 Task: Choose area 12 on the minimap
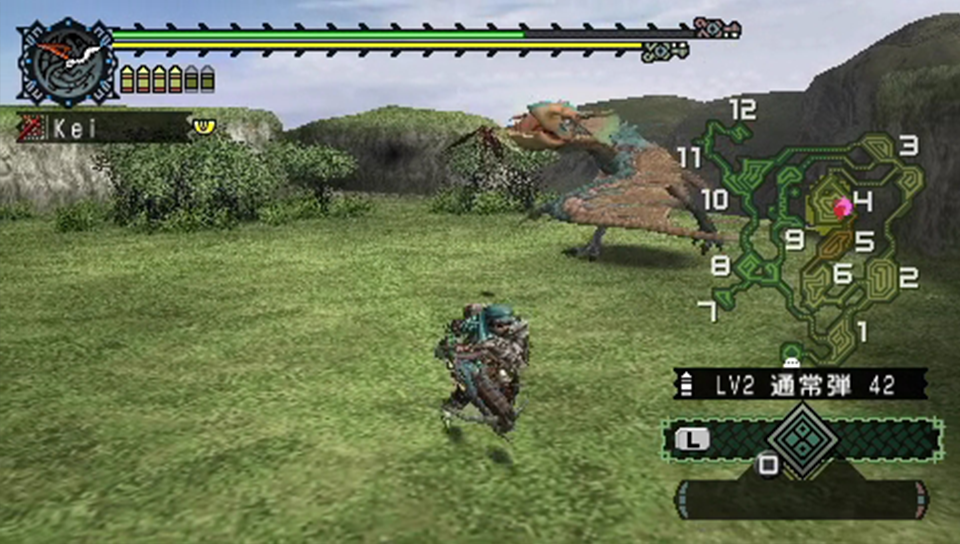[x=742, y=110]
